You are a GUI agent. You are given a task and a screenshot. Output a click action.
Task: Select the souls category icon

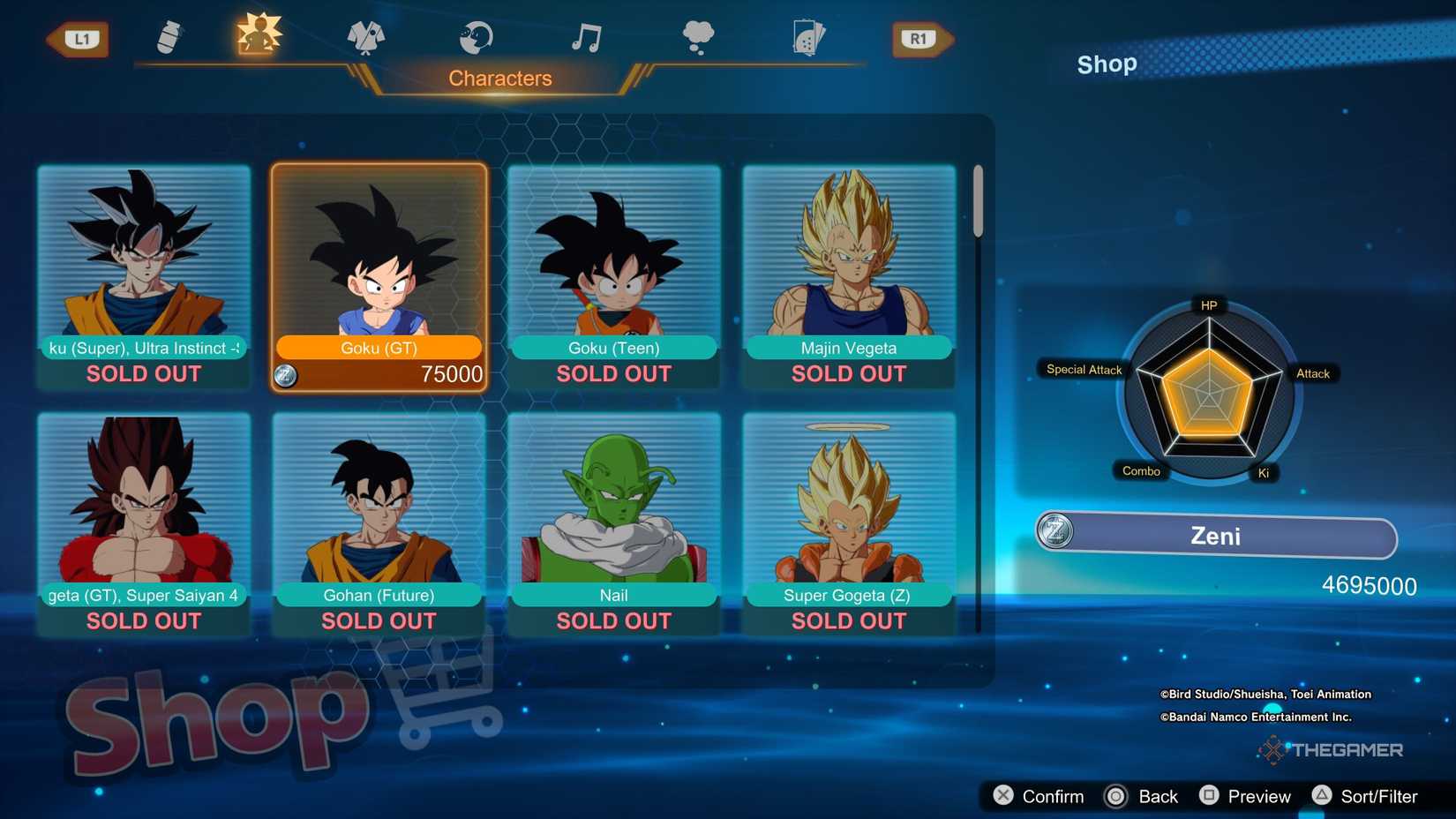pos(475,37)
